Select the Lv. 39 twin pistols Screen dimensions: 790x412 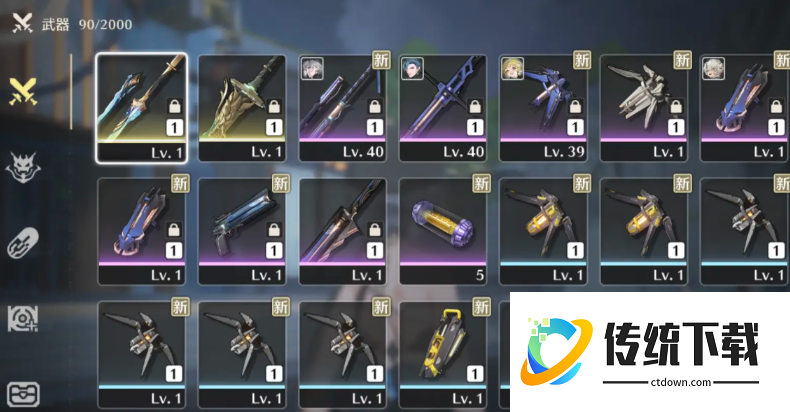(x=543, y=106)
